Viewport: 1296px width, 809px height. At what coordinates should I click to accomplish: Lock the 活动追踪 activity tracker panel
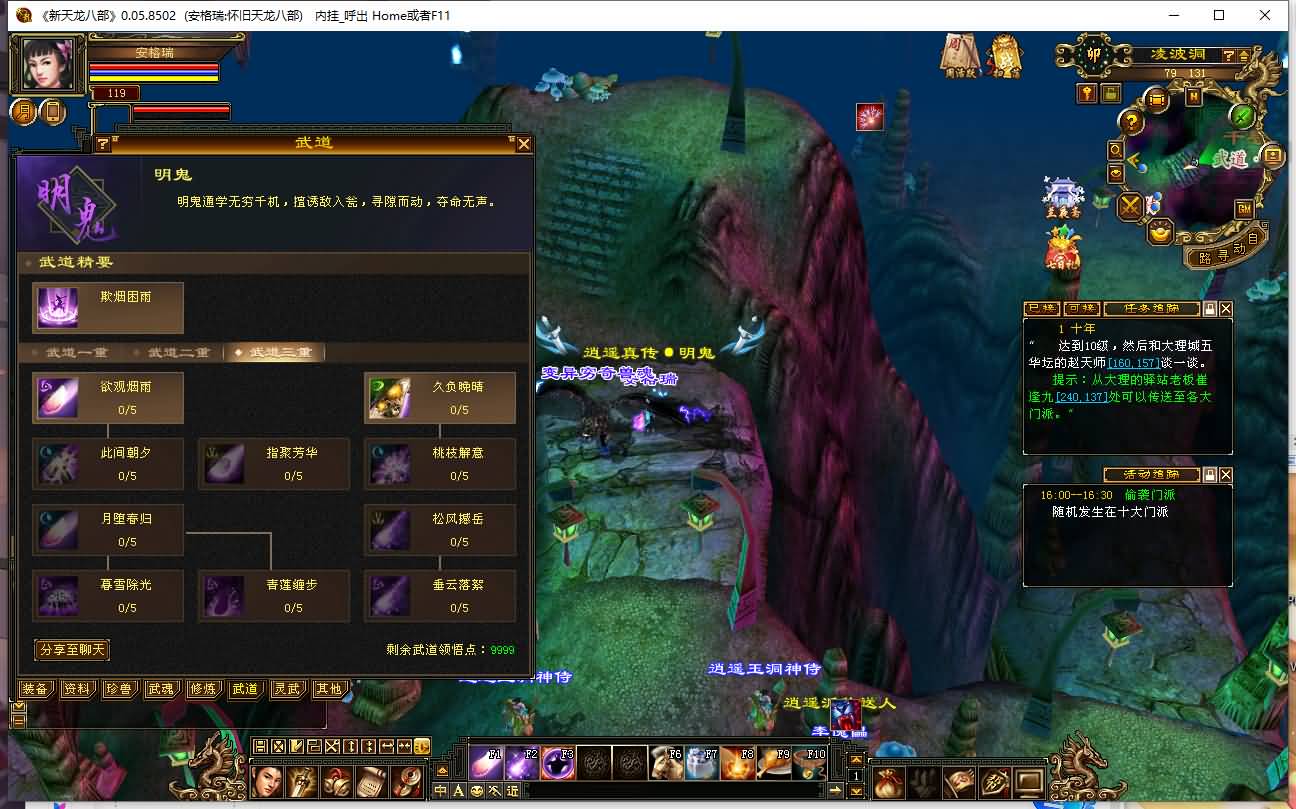click(1210, 475)
